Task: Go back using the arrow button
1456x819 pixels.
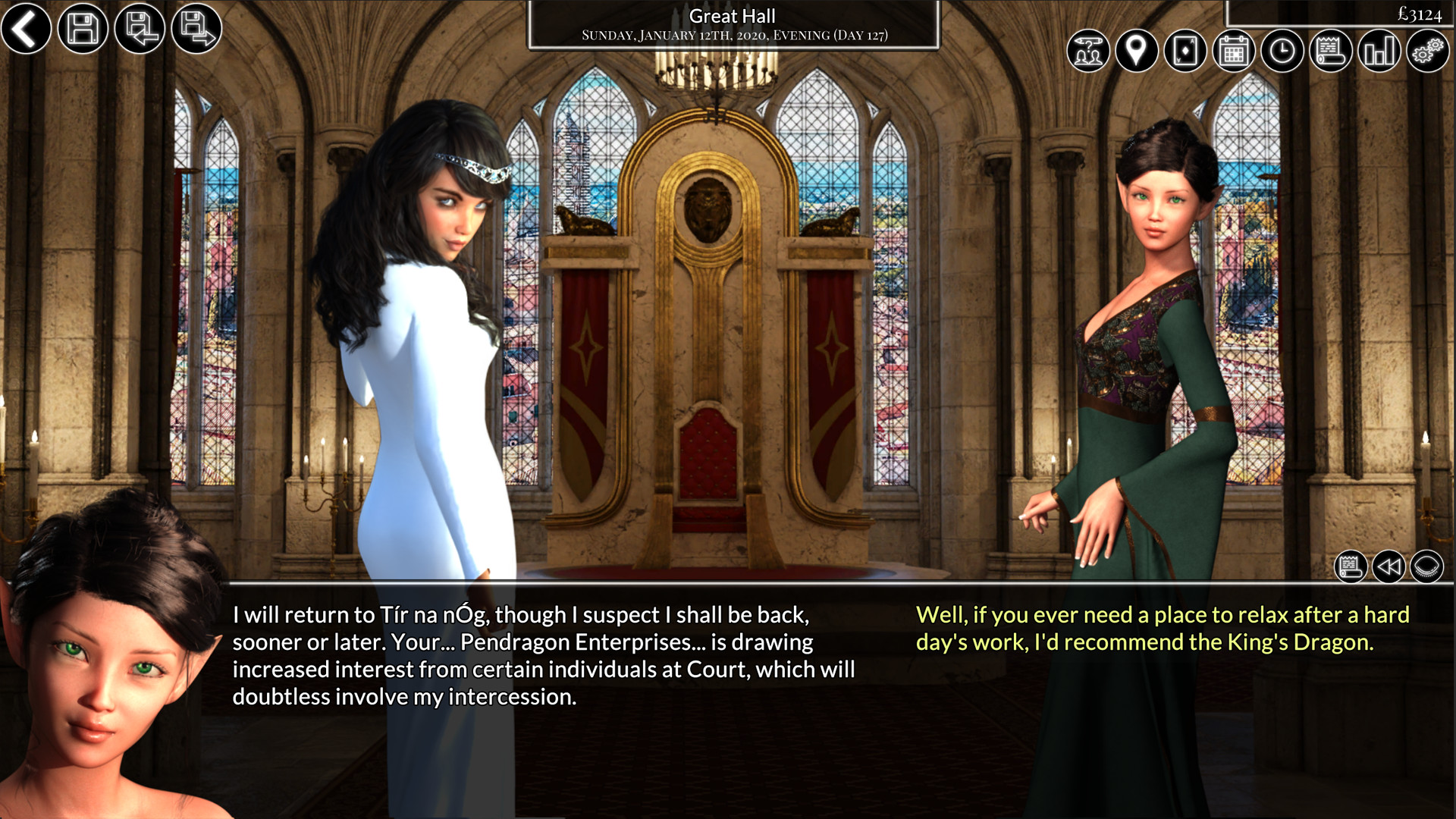Action: coord(25,30)
